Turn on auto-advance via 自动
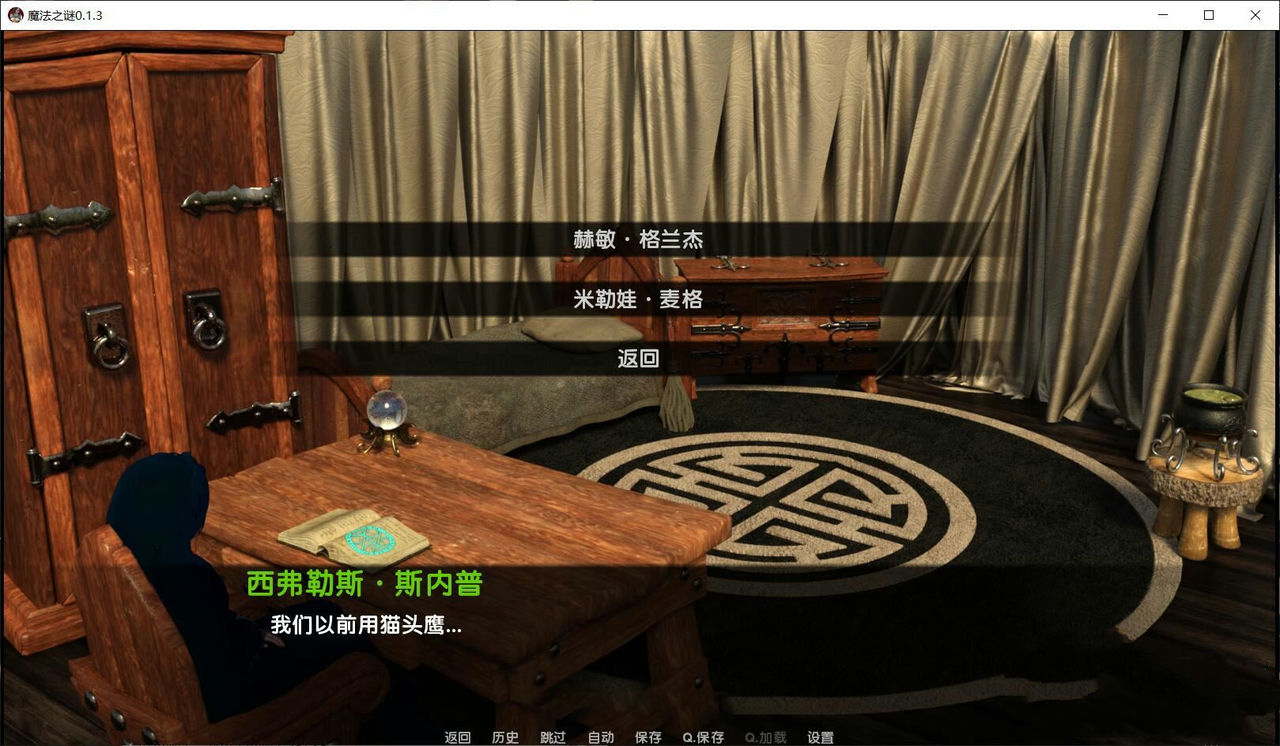The image size is (1280, 746). (x=600, y=737)
